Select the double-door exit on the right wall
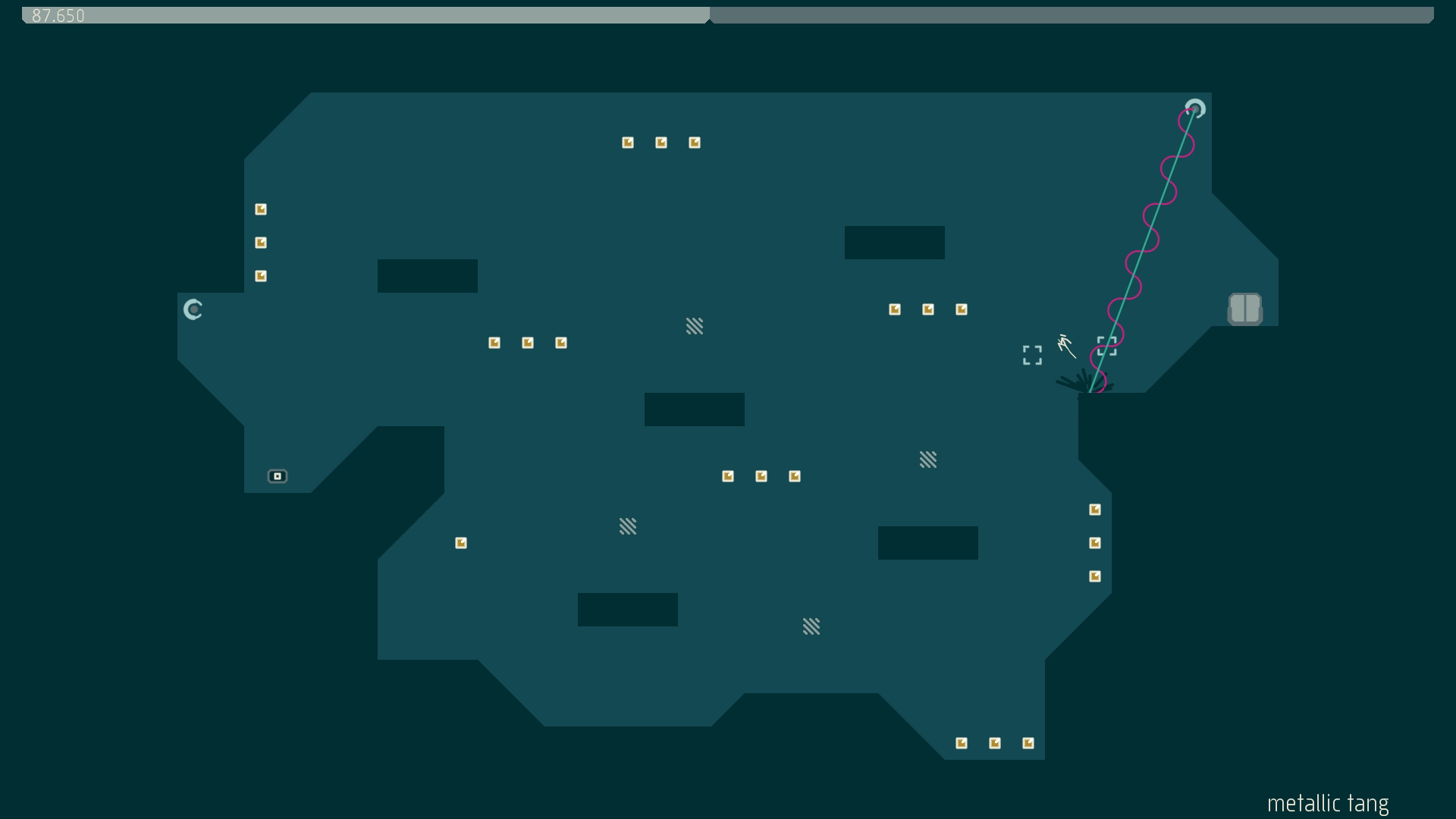This screenshot has height=819, width=1456. pyautogui.click(x=1246, y=309)
